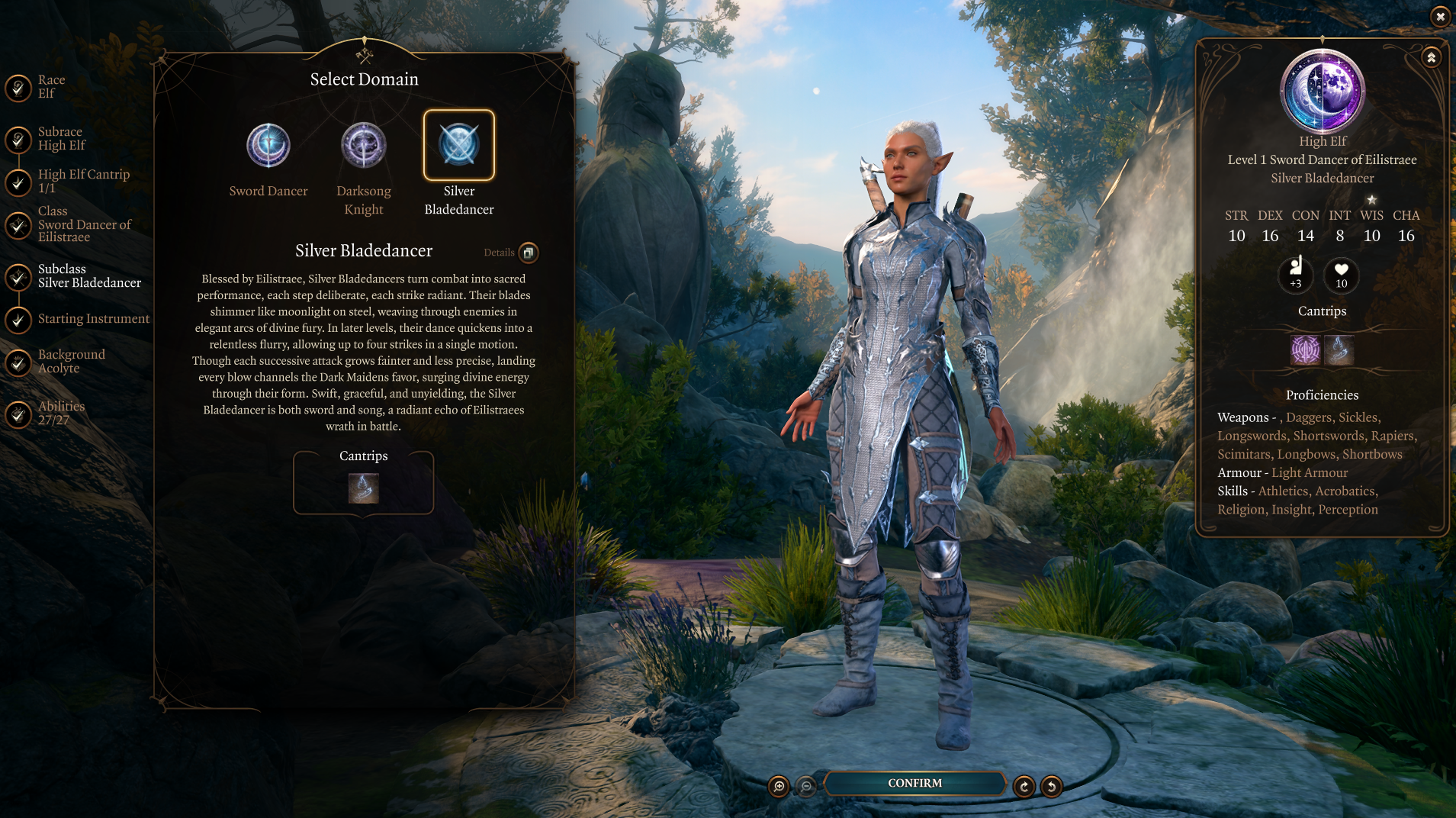
Task: Select the Silver Bladedancer domain icon
Action: pyautogui.click(x=459, y=145)
